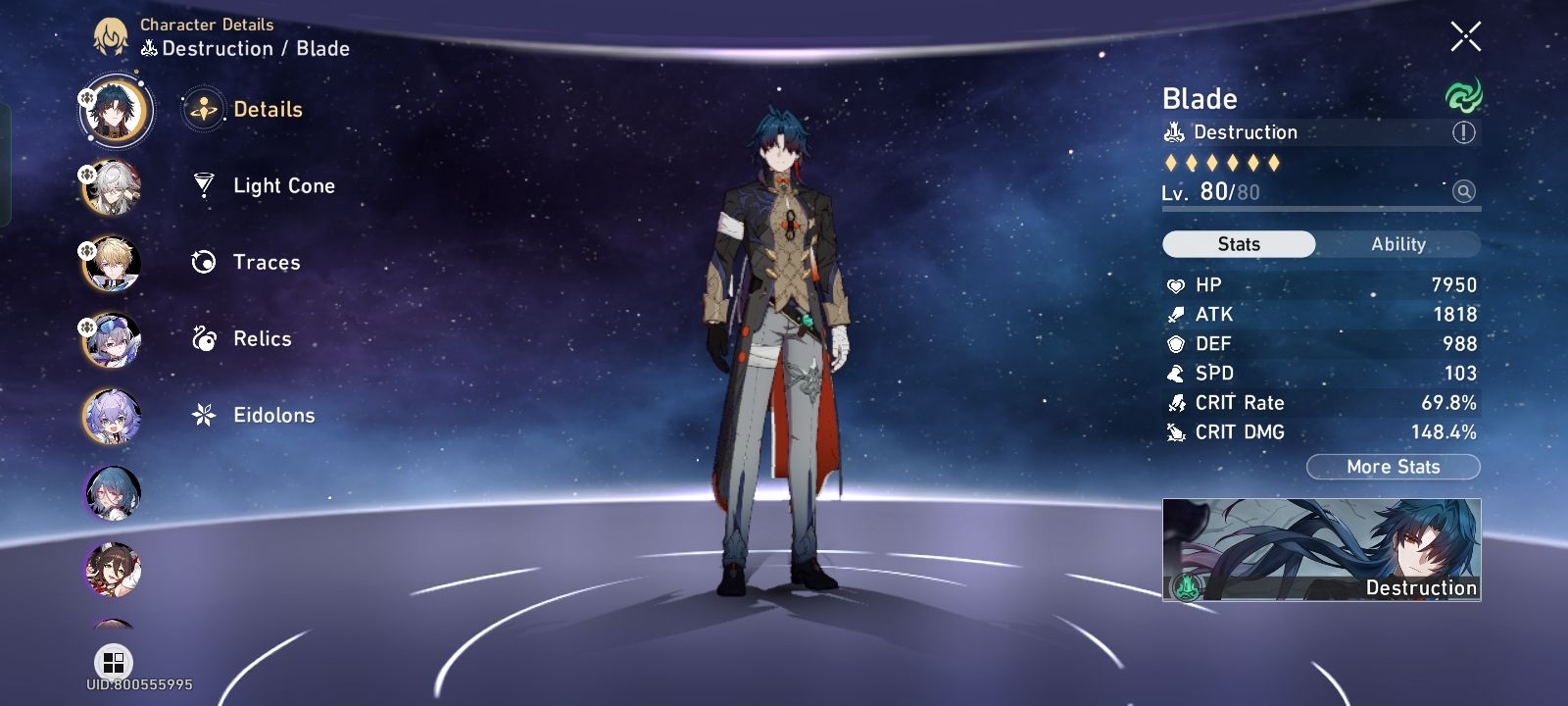Click the Details menu entry
Viewport: 1568px width, 706px height.
265,110
